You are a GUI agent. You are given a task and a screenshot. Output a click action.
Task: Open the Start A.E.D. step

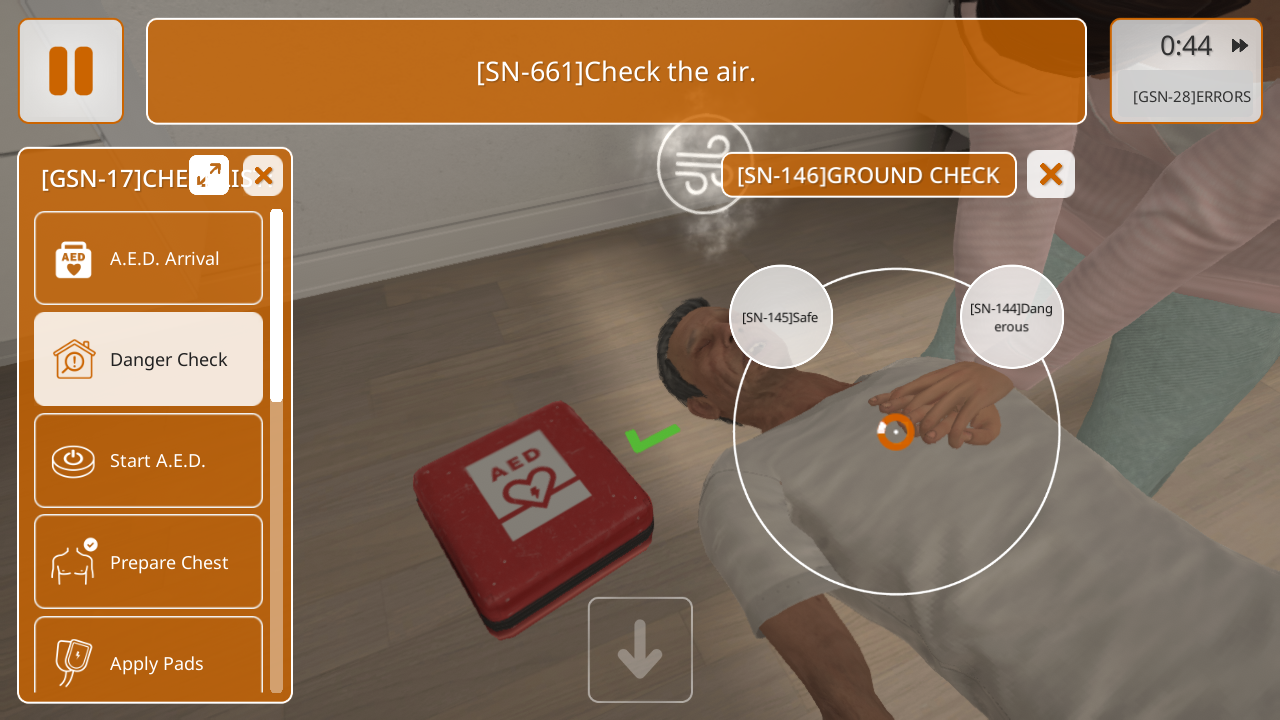[148, 460]
